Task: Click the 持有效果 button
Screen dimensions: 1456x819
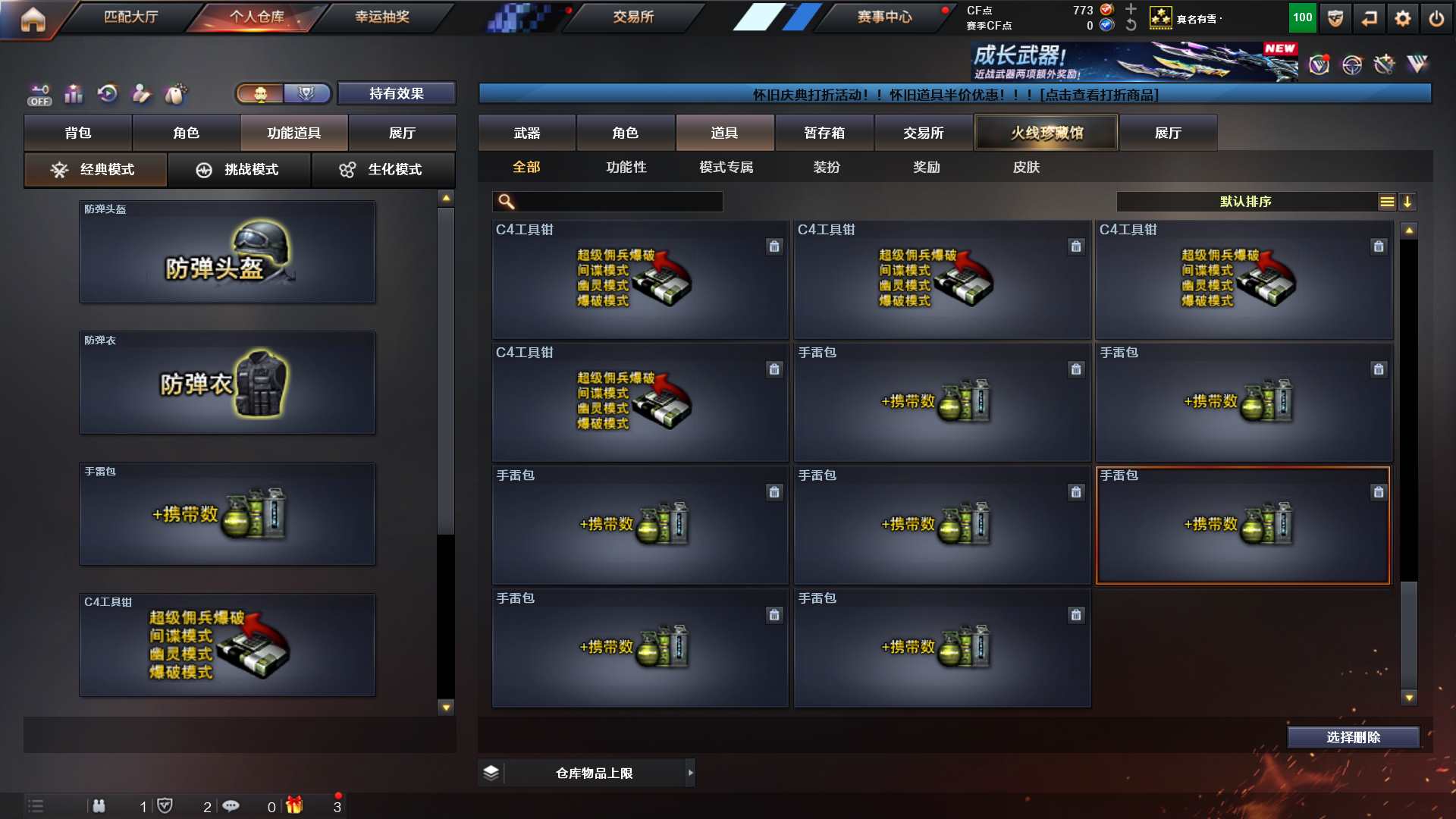Action: pyautogui.click(x=396, y=93)
